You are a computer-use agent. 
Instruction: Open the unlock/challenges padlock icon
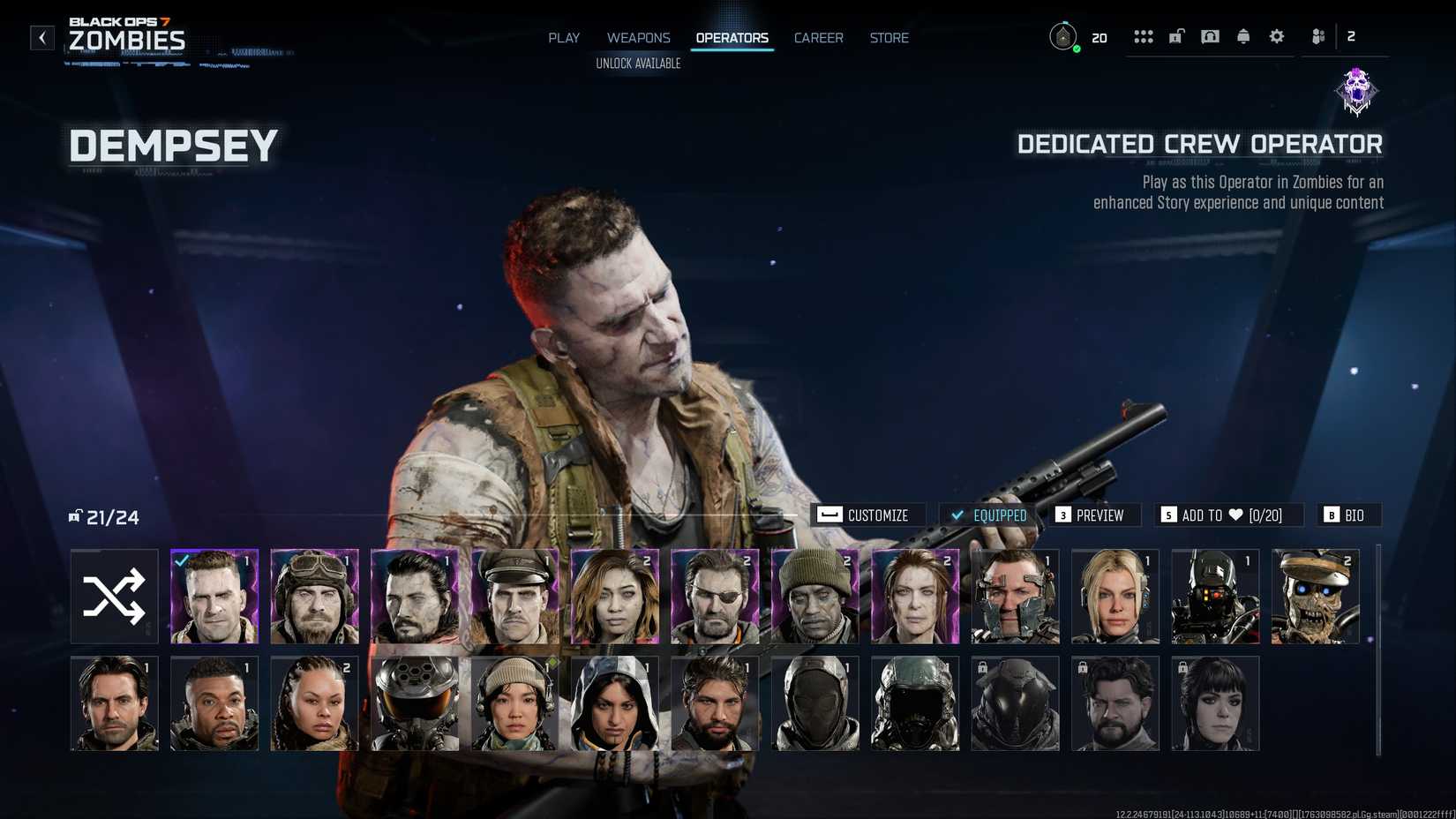pyautogui.click(x=1175, y=36)
